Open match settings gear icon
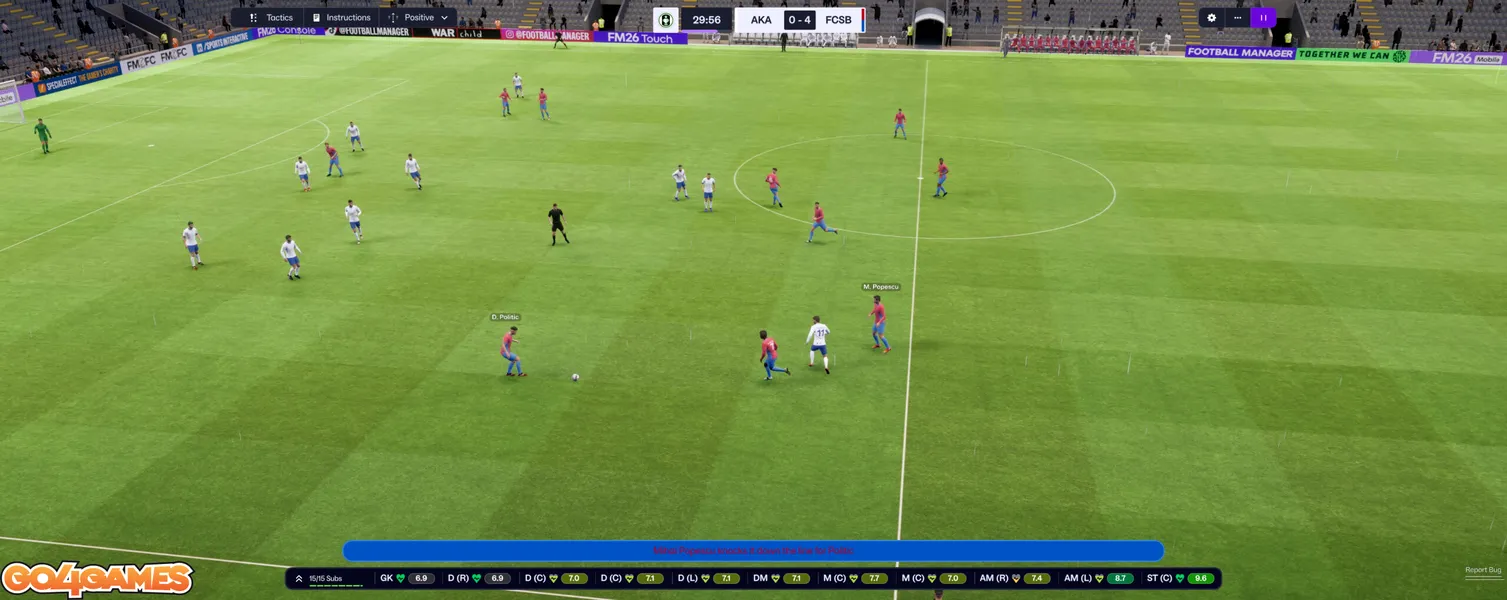 click(1212, 18)
